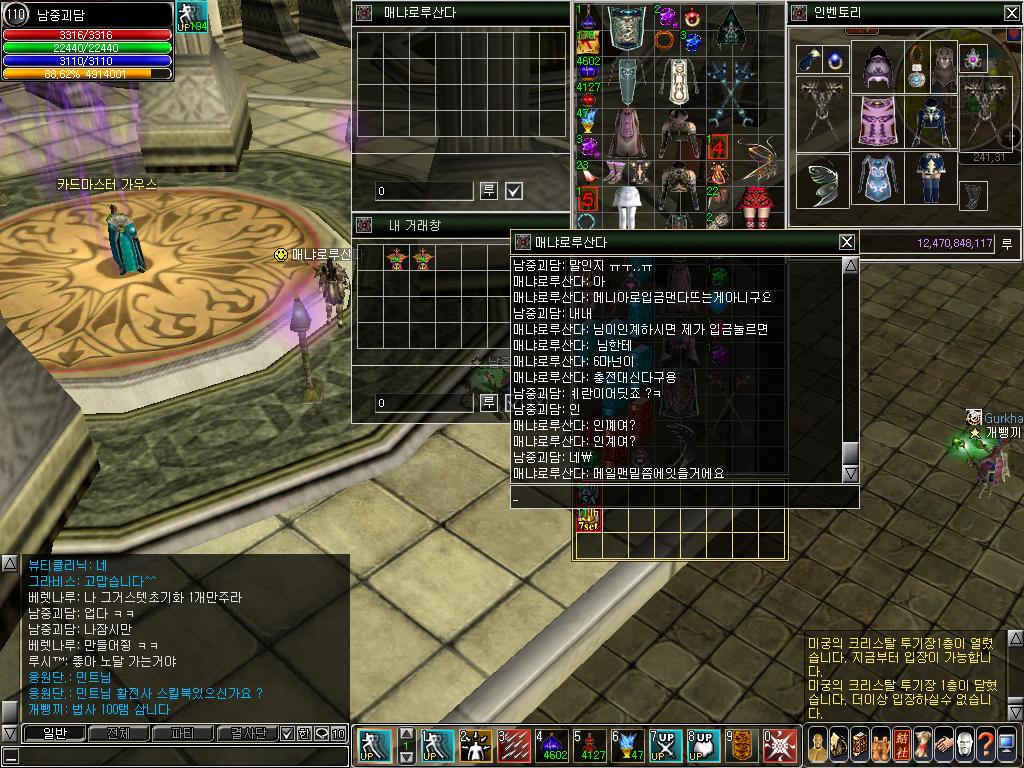Close the 인벤토리 inventory window
Image resolution: width=1024 pixels, height=768 pixels.
pos(1011,13)
